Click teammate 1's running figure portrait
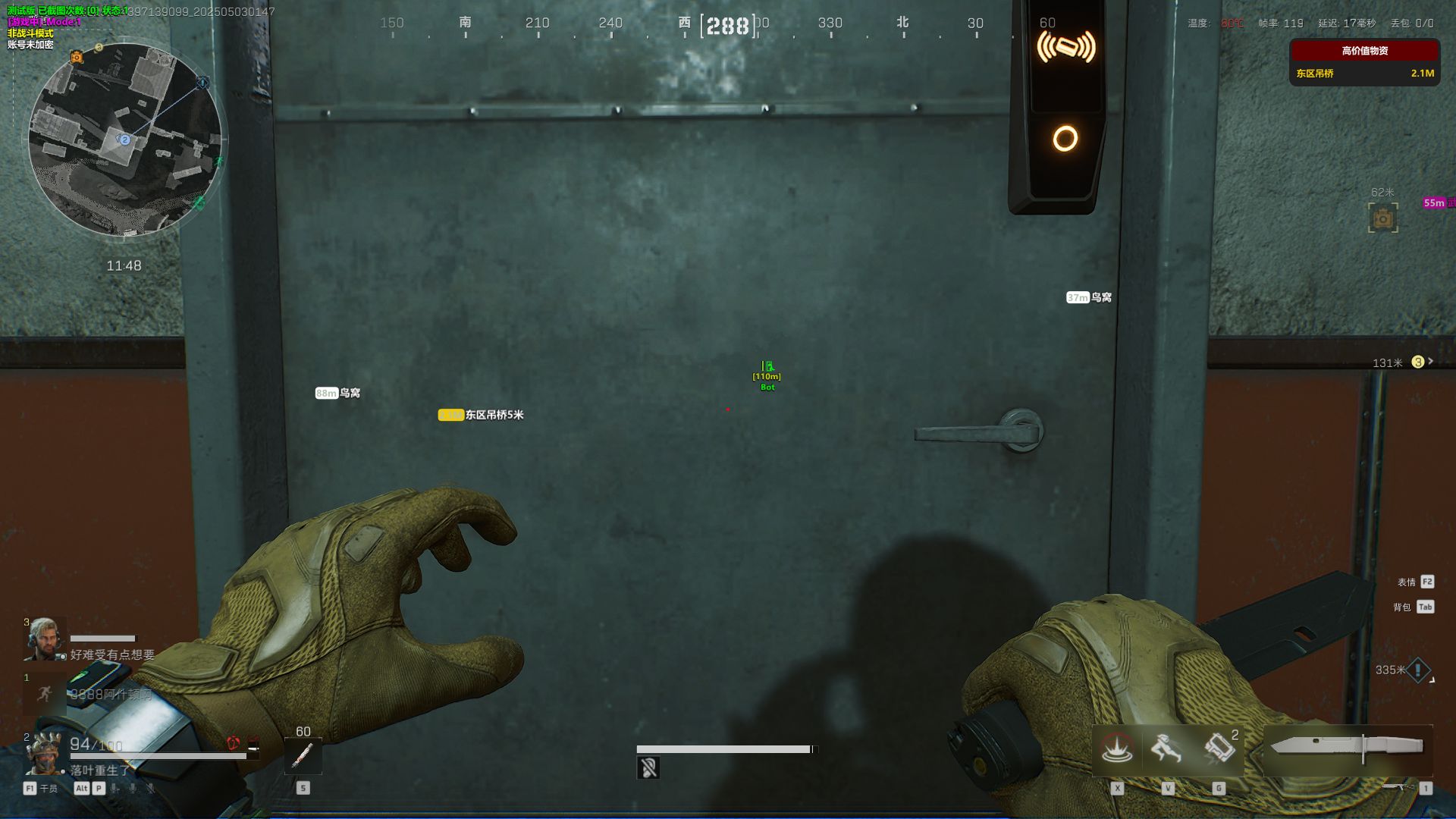This screenshot has width=1456, height=819. tap(44, 693)
